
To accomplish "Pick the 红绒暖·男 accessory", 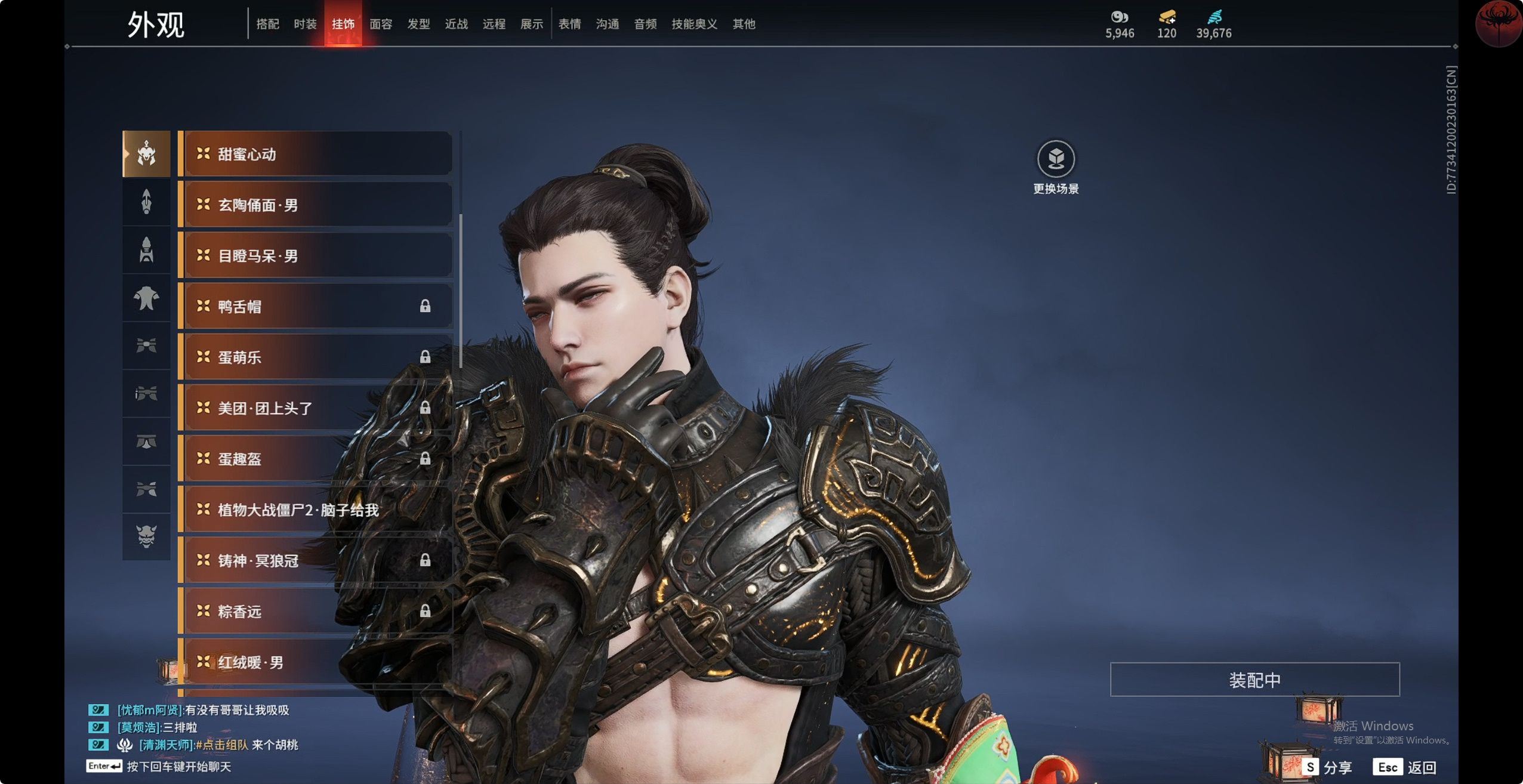I will (316, 662).
